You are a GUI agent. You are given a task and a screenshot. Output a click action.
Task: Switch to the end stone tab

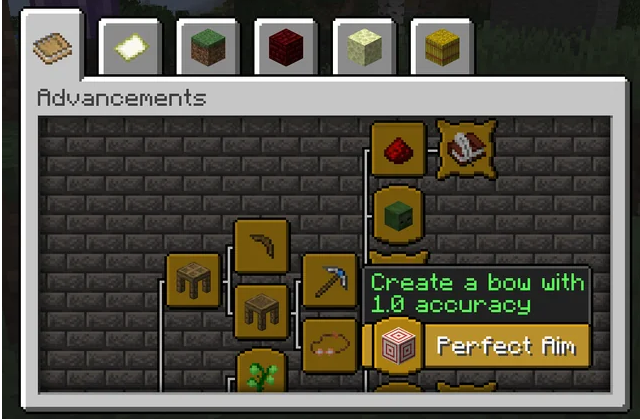coord(364,47)
